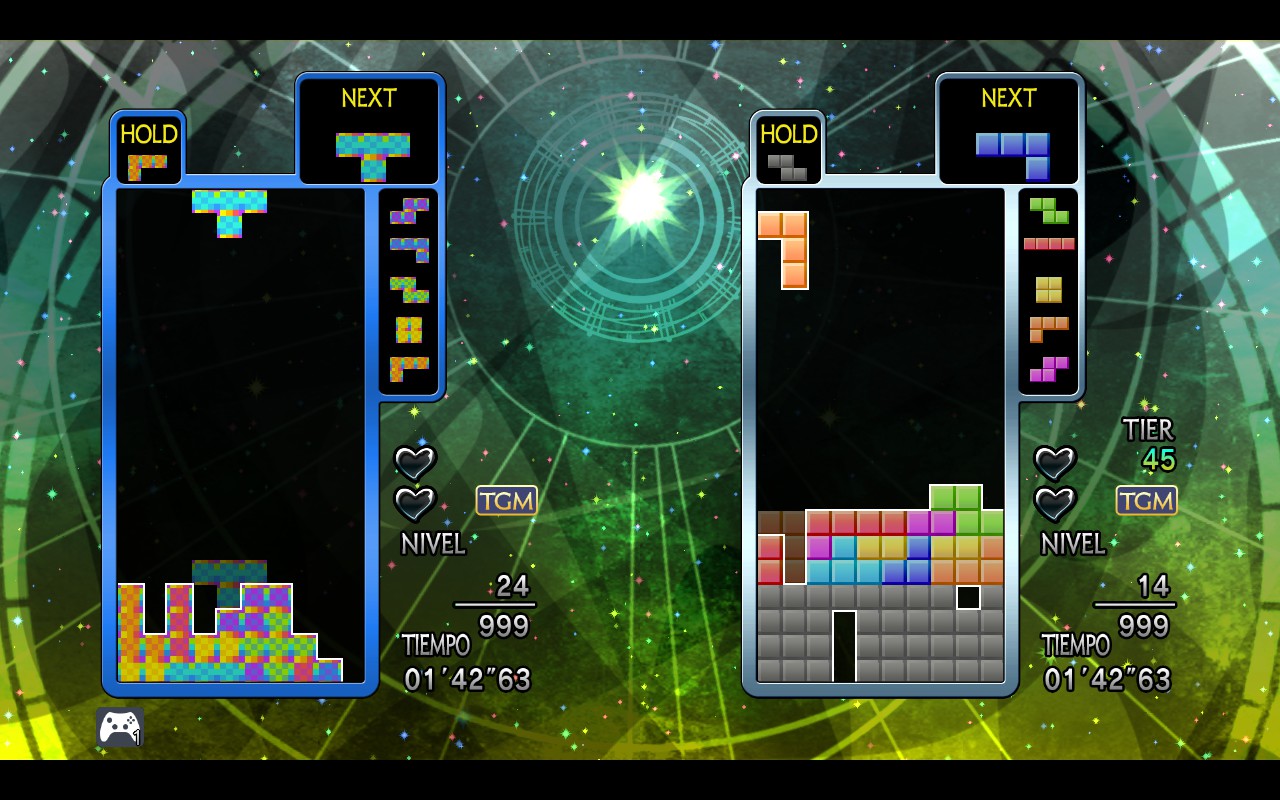Image resolution: width=1280 pixels, height=800 pixels.
Task: Click the right player's TGM badge
Action: pos(1147,501)
